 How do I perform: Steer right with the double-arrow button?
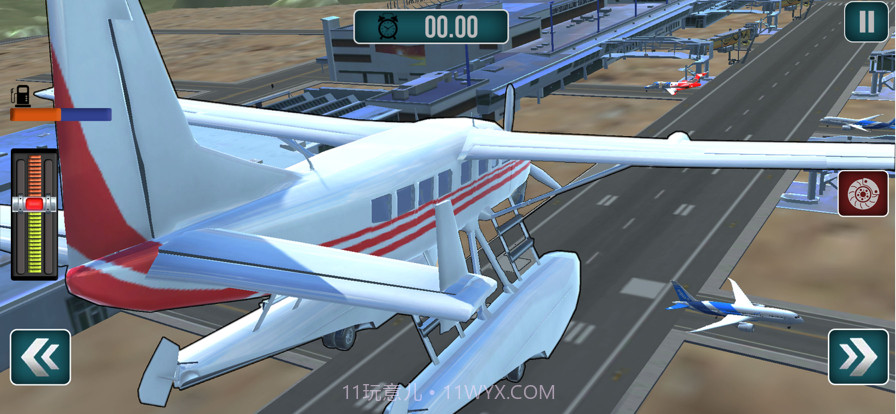point(858,357)
